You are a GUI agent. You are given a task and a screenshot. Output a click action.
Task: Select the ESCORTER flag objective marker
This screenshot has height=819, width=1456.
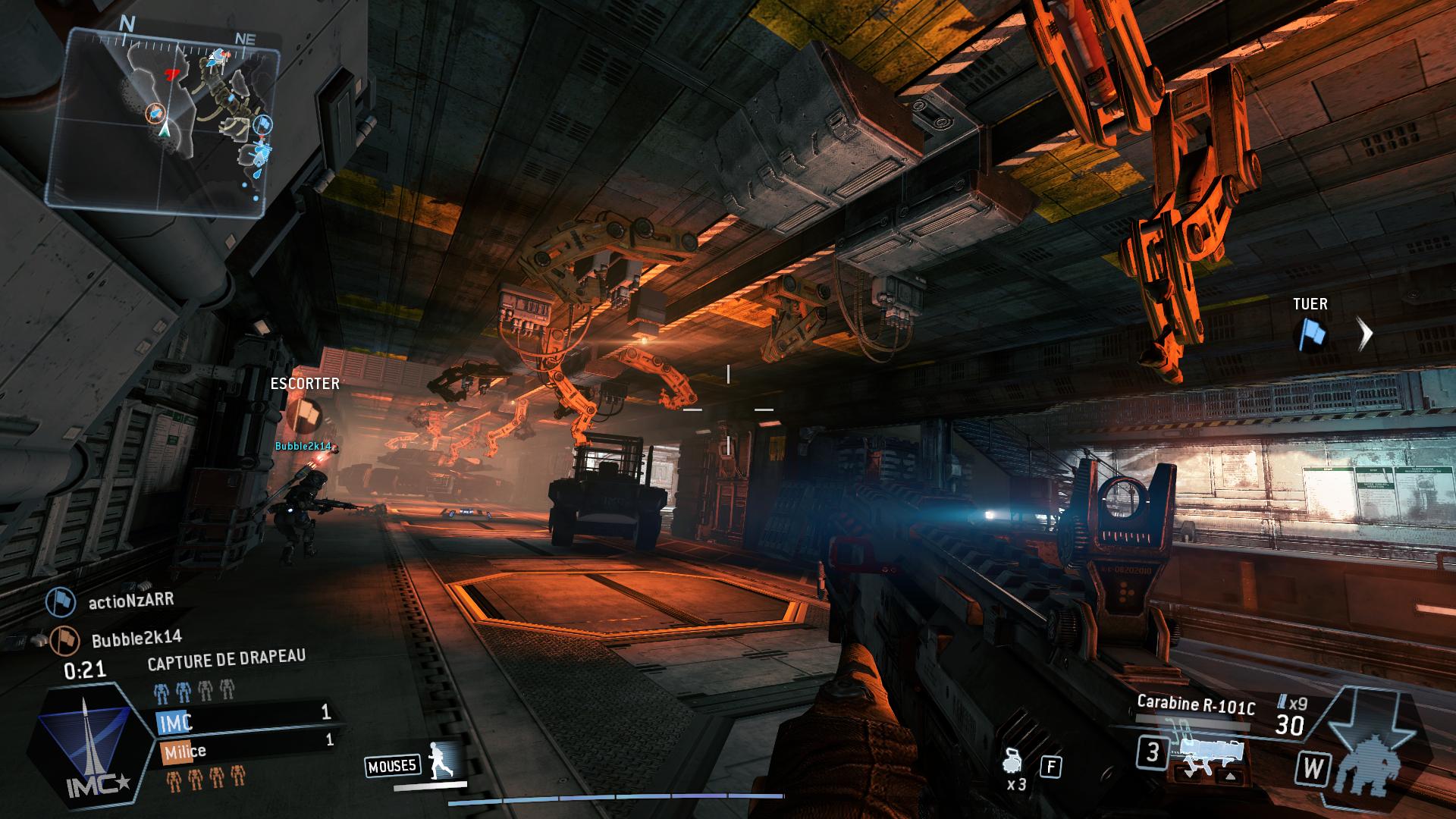[x=305, y=414]
